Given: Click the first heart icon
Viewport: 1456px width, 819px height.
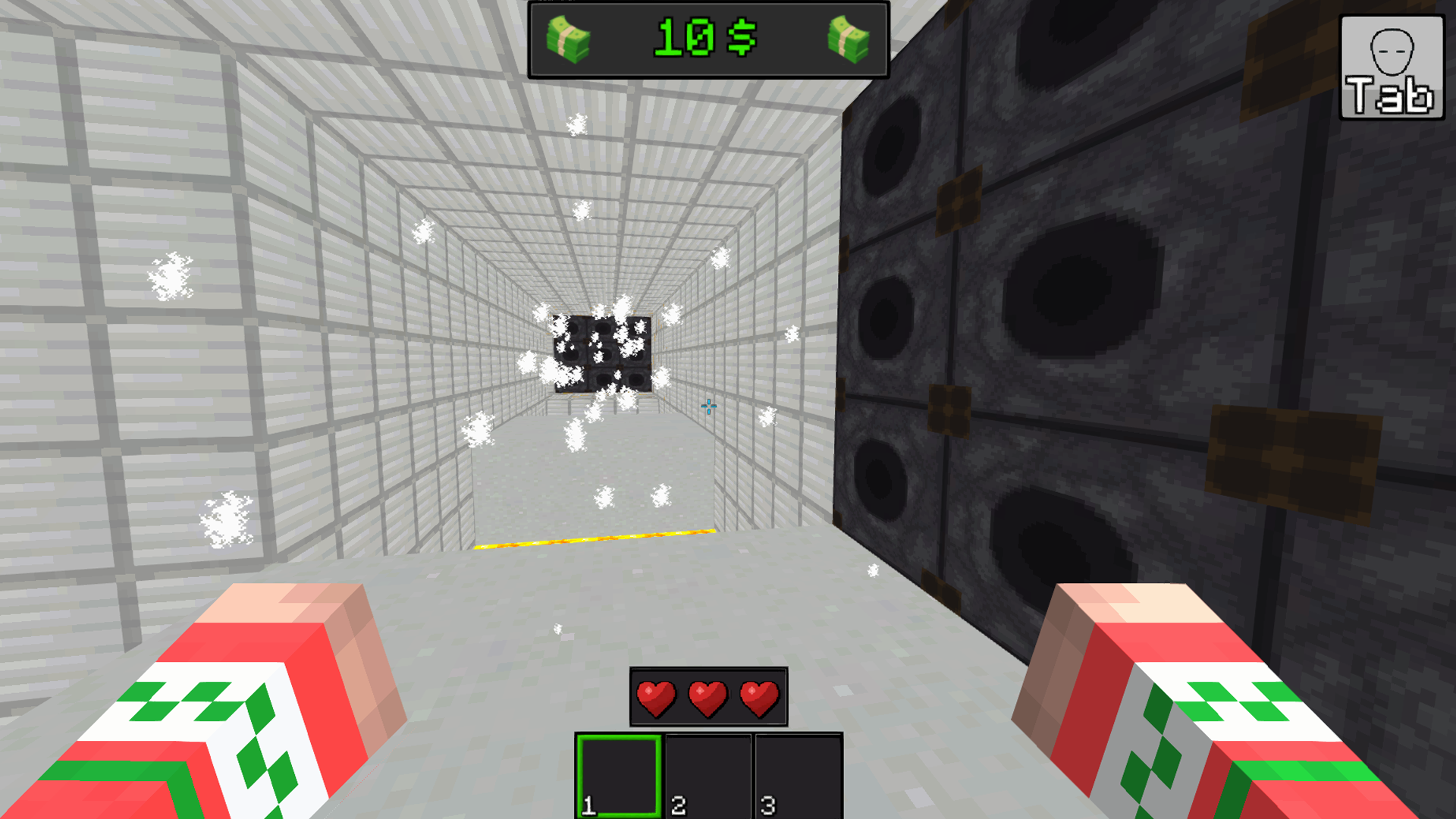Looking at the screenshot, I should [x=657, y=698].
